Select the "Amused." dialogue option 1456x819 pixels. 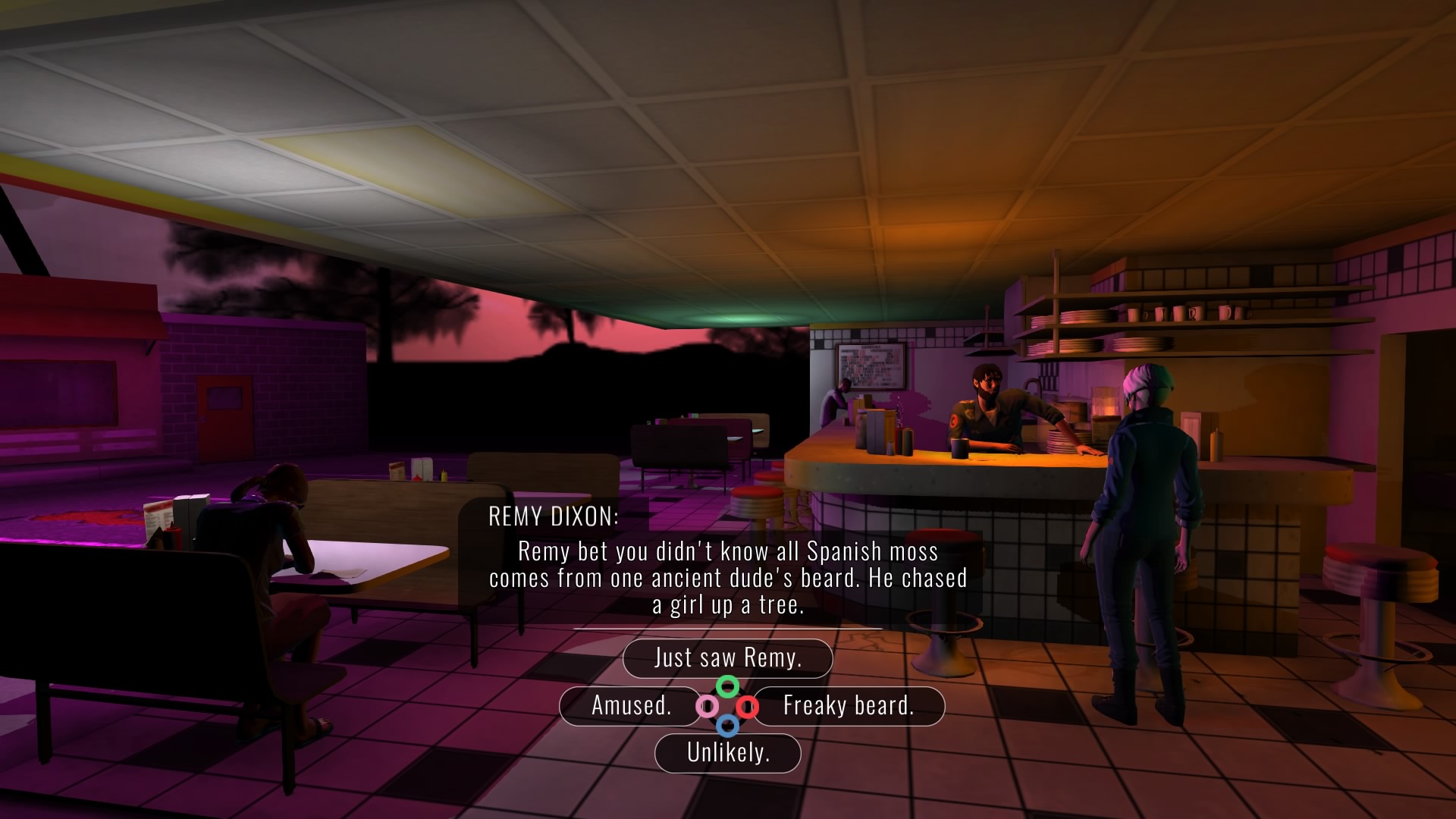click(x=631, y=706)
